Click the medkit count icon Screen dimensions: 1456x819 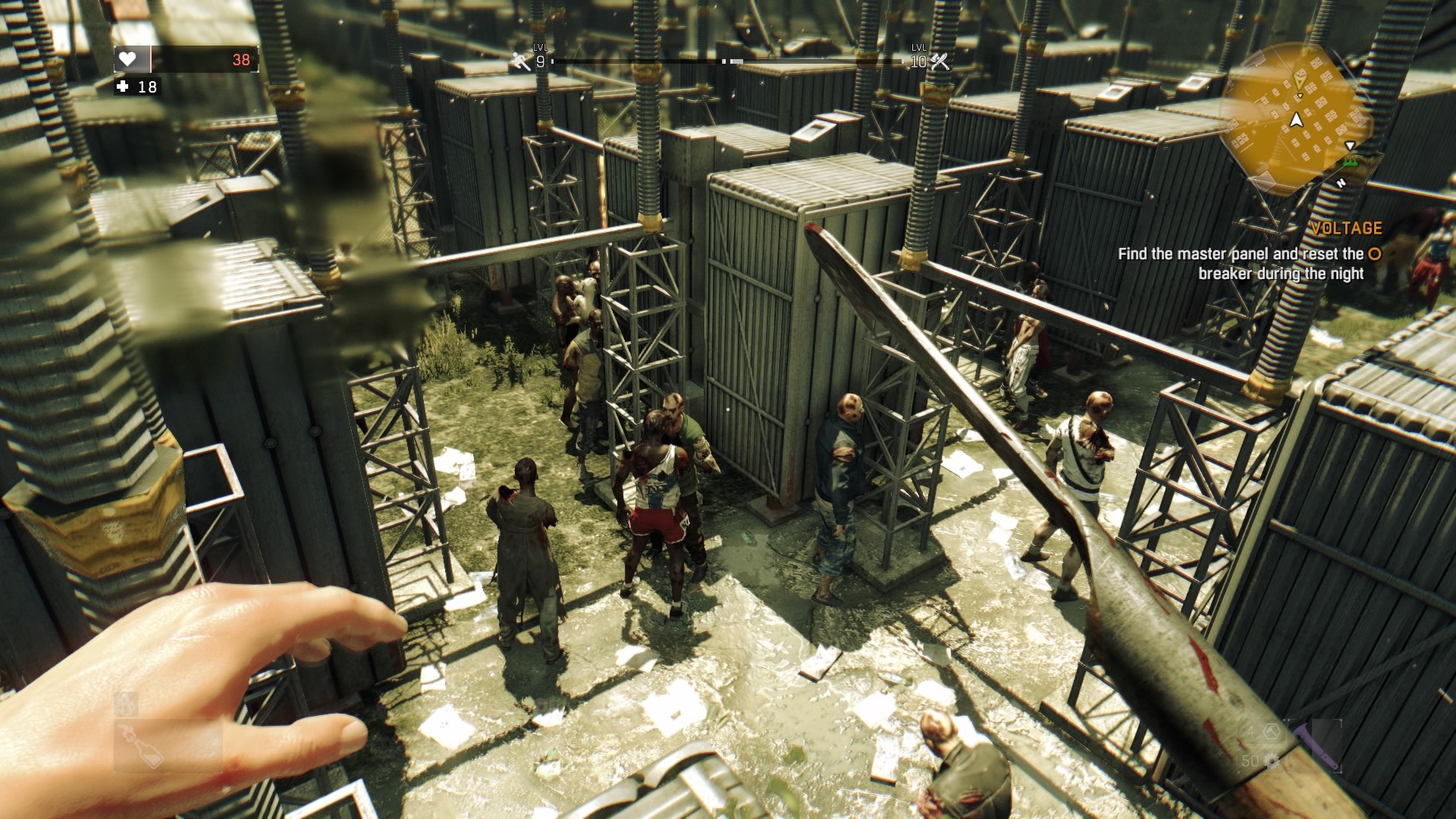coord(123,87)
